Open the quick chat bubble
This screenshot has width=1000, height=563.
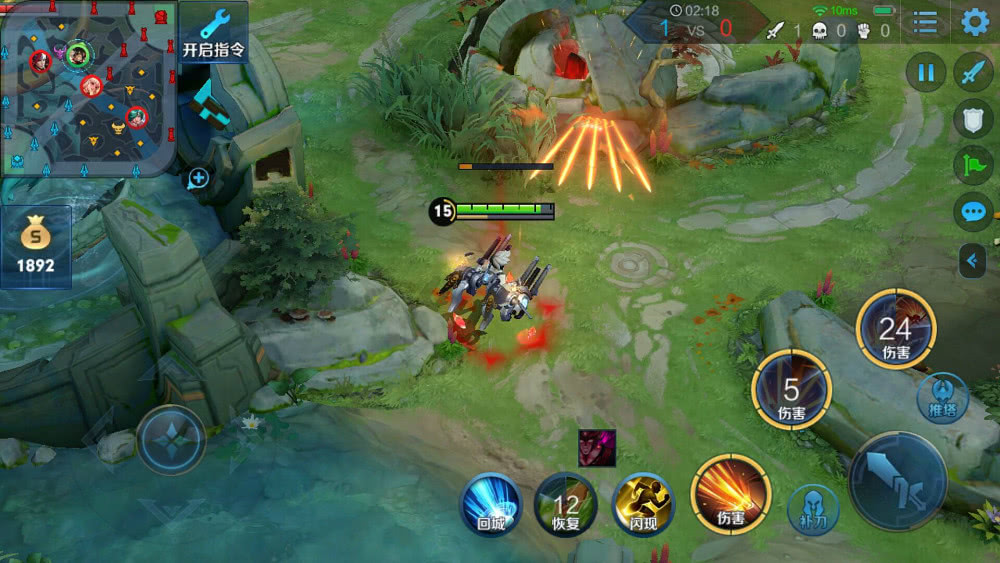[x=973, y=212]
